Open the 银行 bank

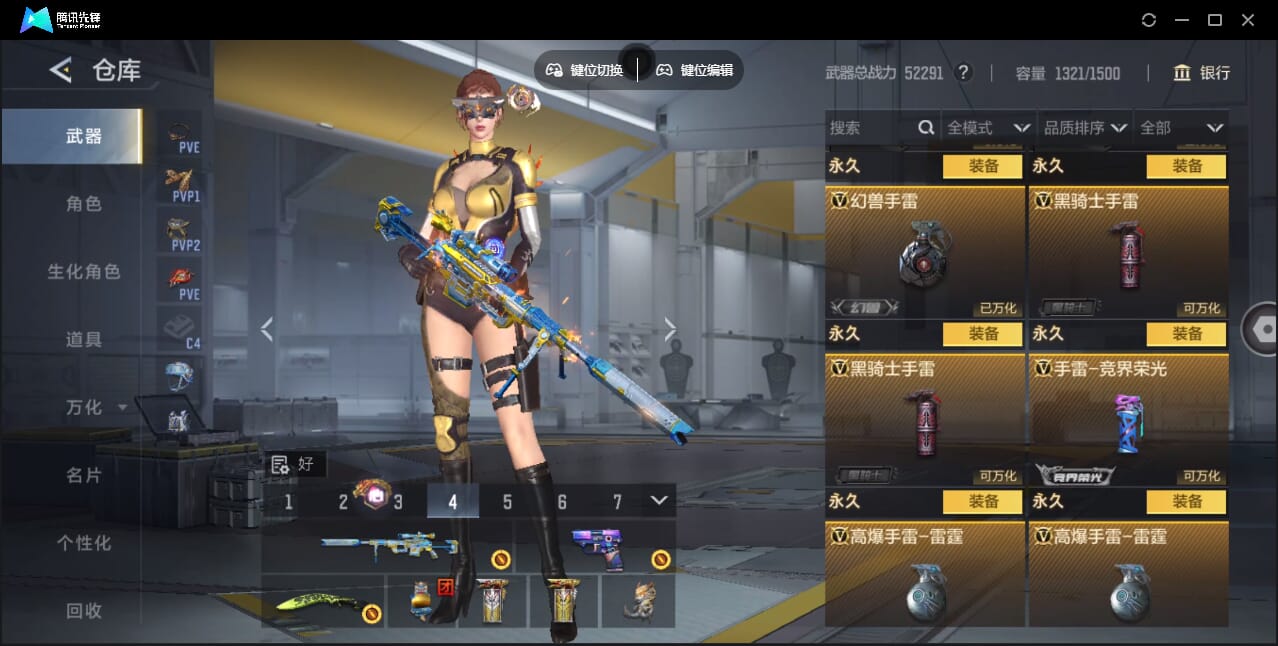1202,73
